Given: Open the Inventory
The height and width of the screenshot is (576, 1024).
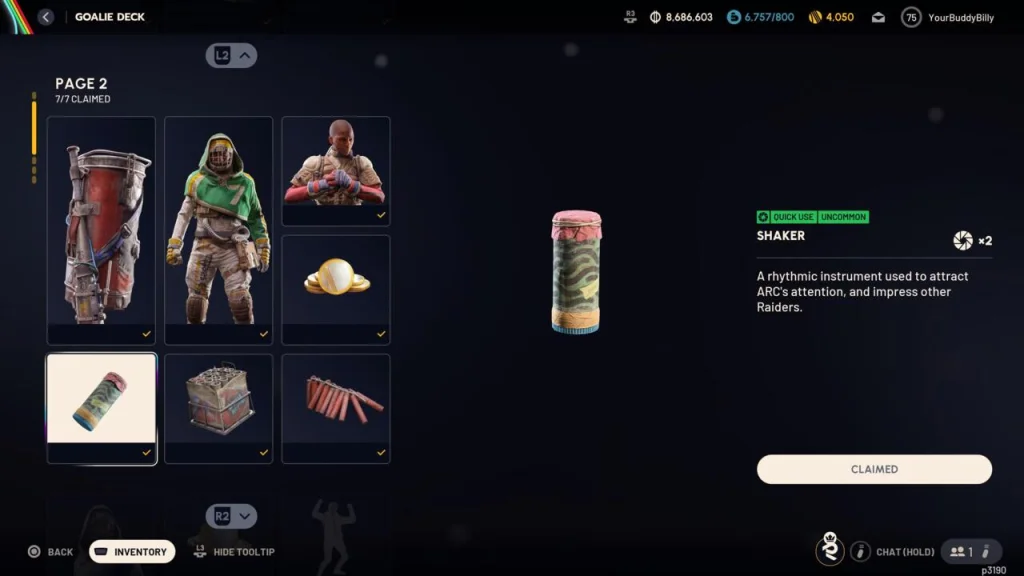Looking at the screenshot, I should click(132, 552).
